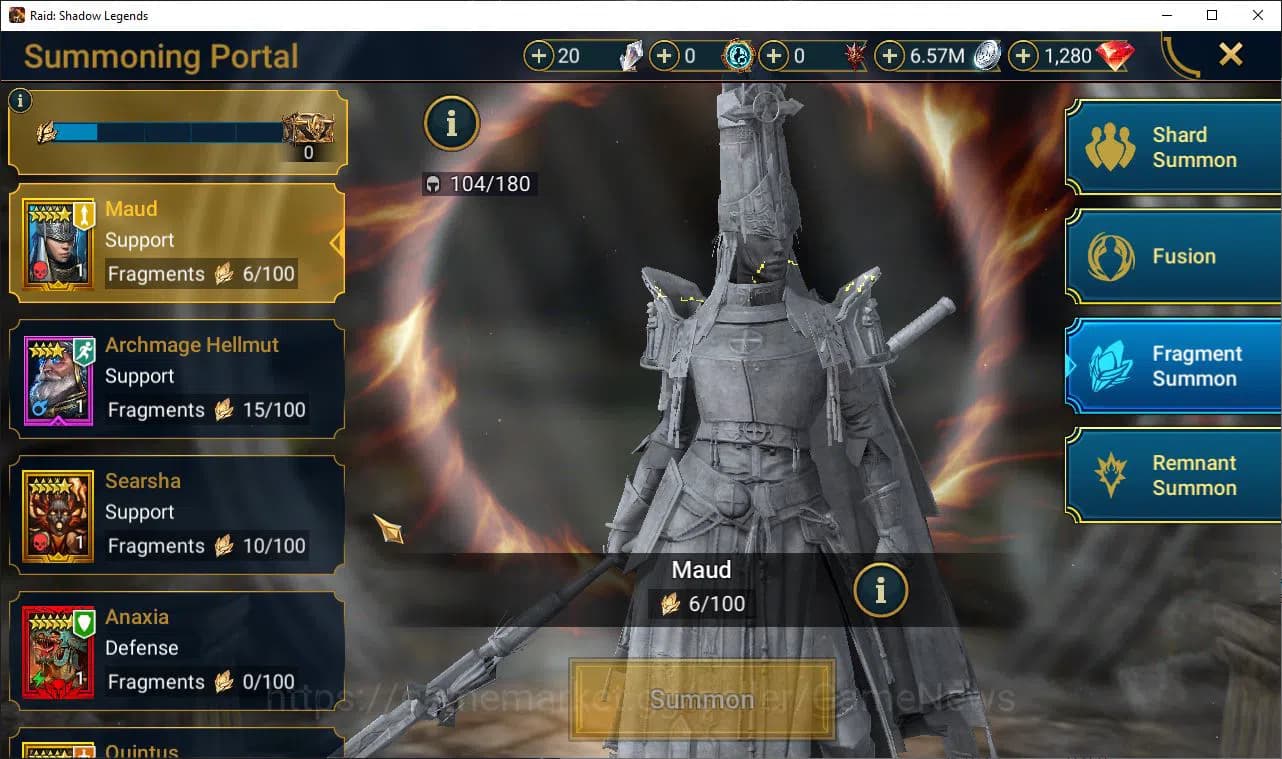Buy Gems using the red gem plus icon

pos(1023,56)
